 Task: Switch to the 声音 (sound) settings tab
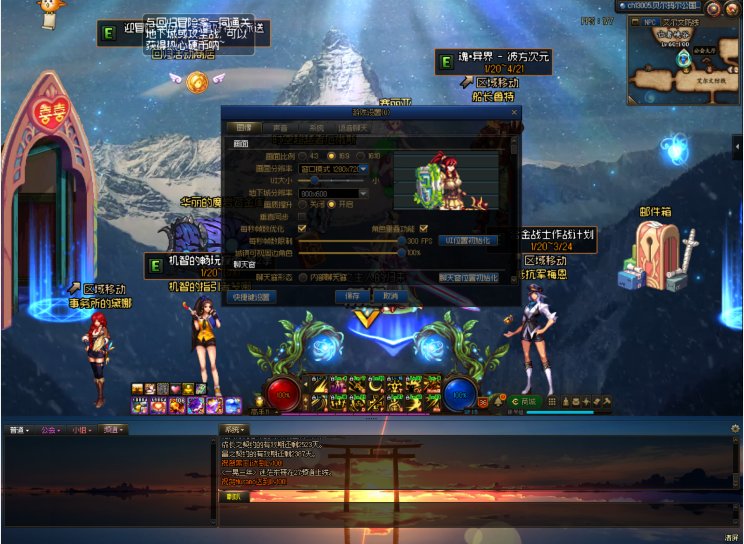pyautogui.click(x=280, y=128)
